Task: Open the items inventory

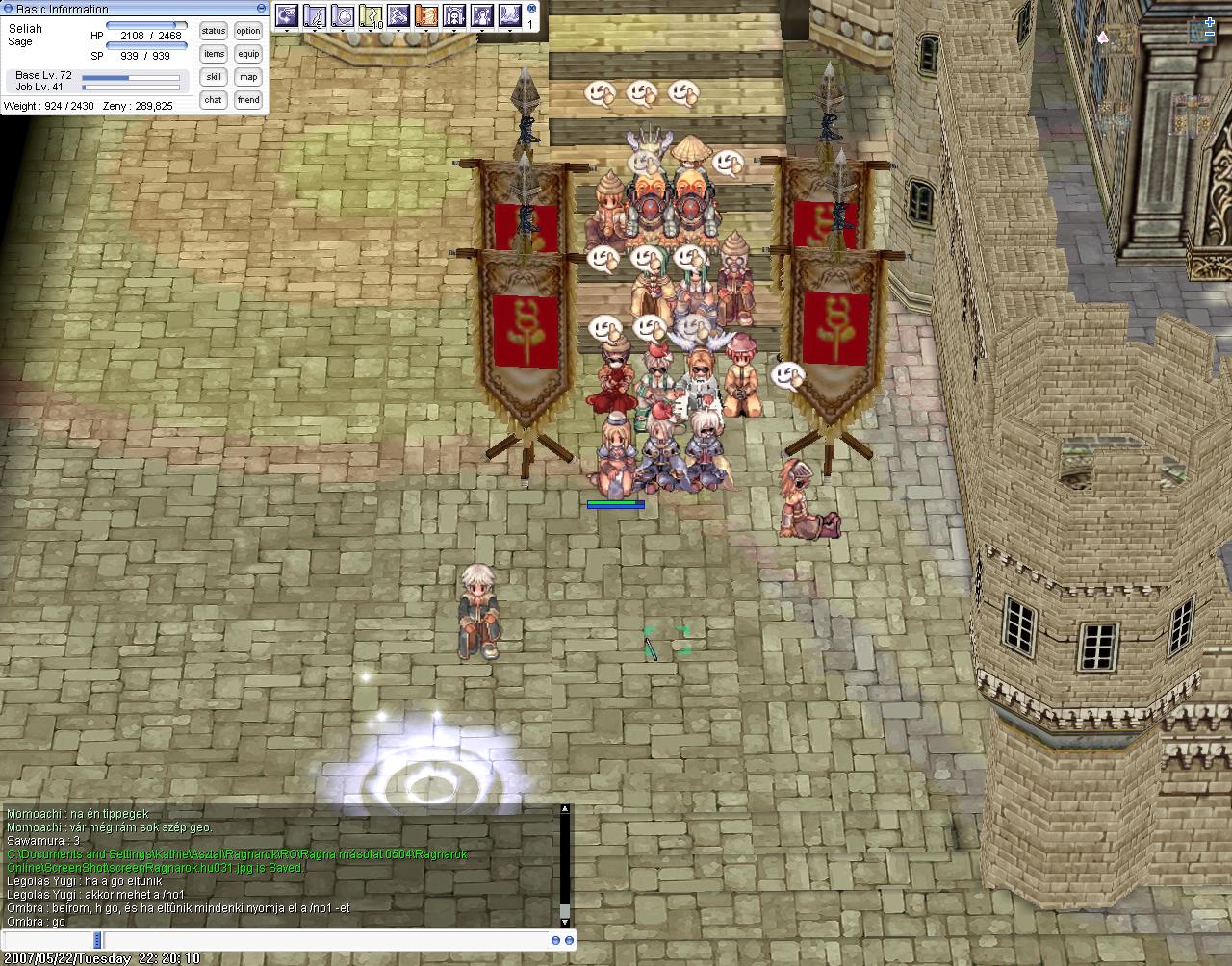Action: [x=214, y=54]
